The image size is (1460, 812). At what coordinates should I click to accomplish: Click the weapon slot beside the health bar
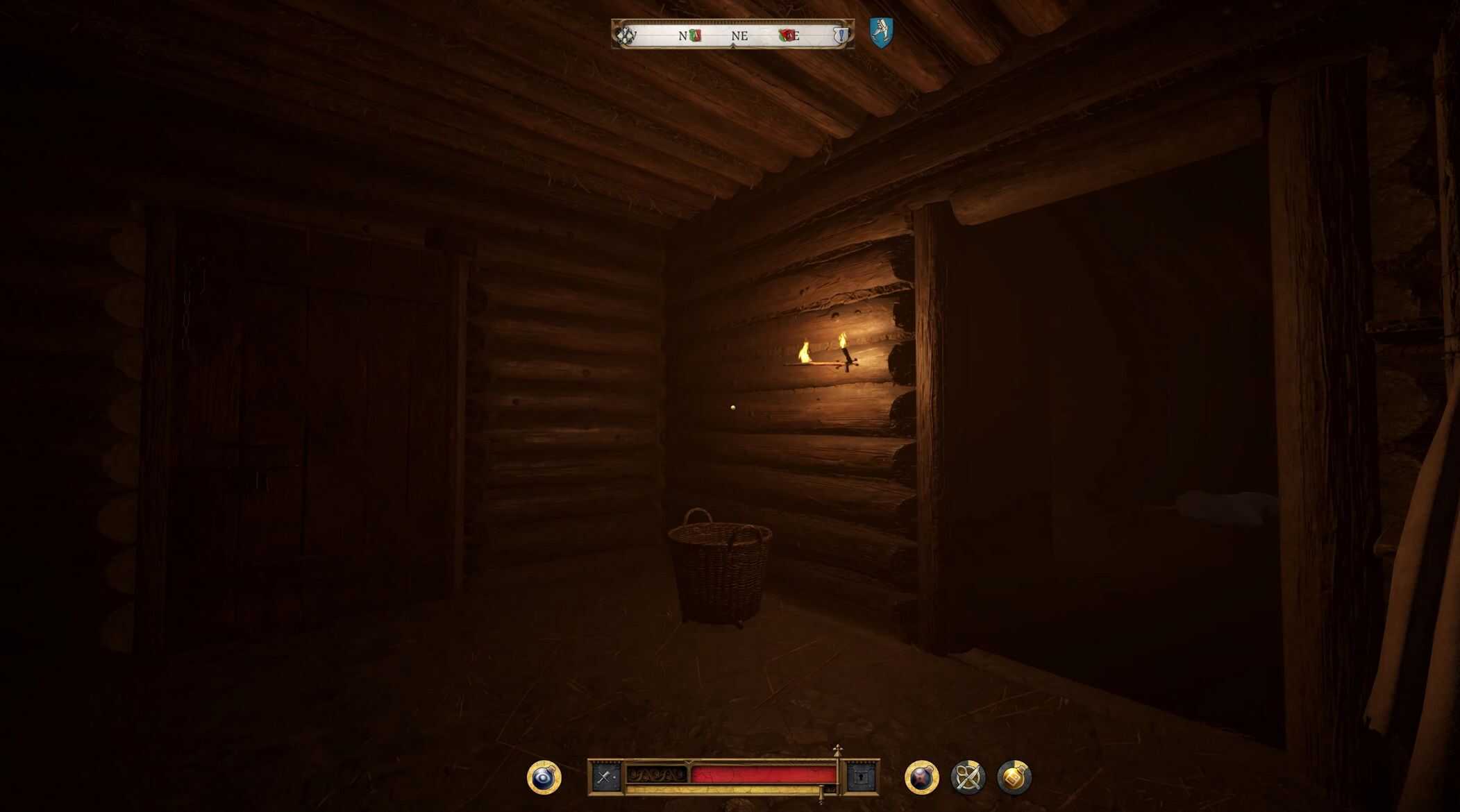click(605, 777)
